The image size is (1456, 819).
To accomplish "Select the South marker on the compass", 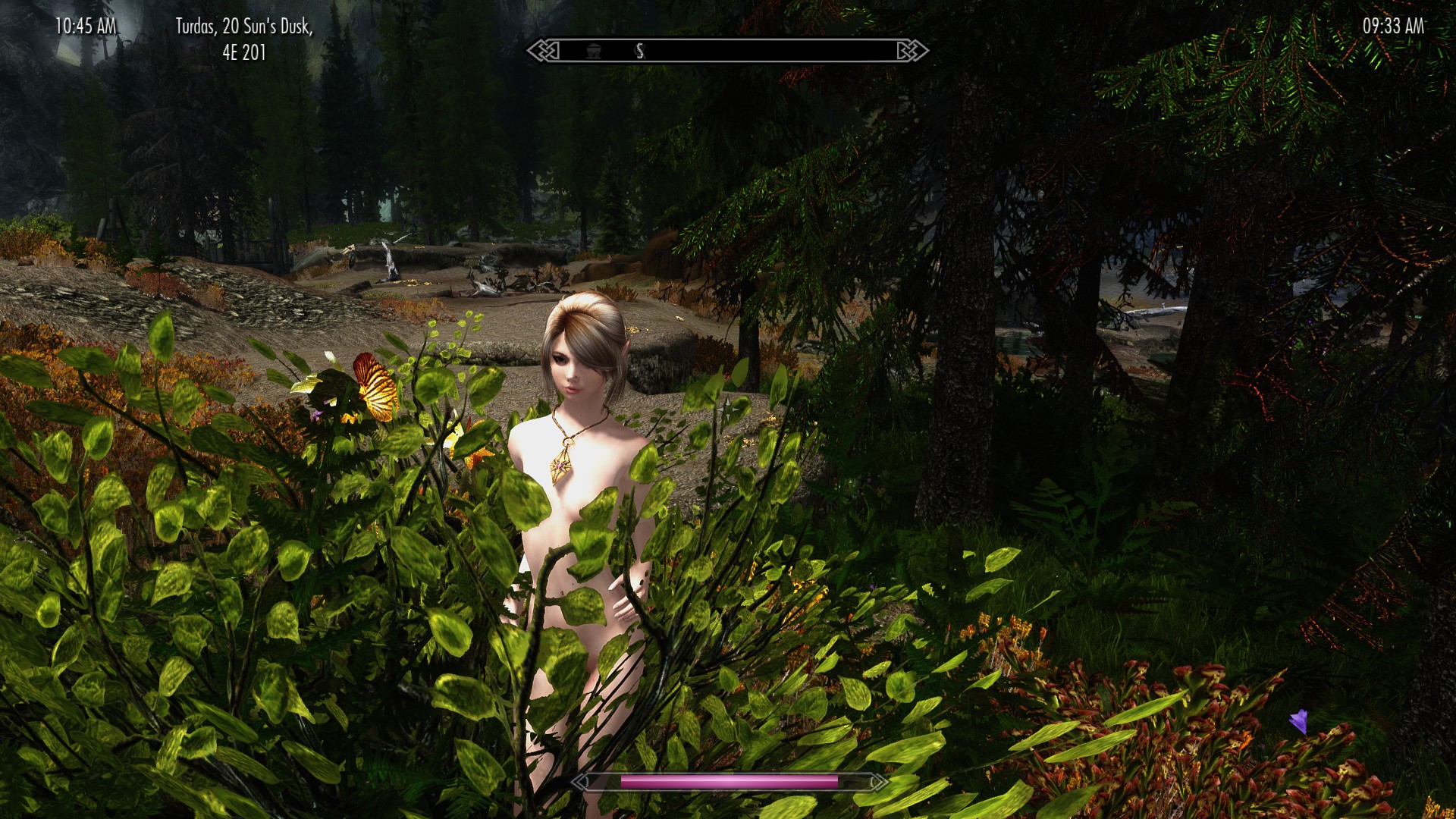I will (x=641, y=51).
